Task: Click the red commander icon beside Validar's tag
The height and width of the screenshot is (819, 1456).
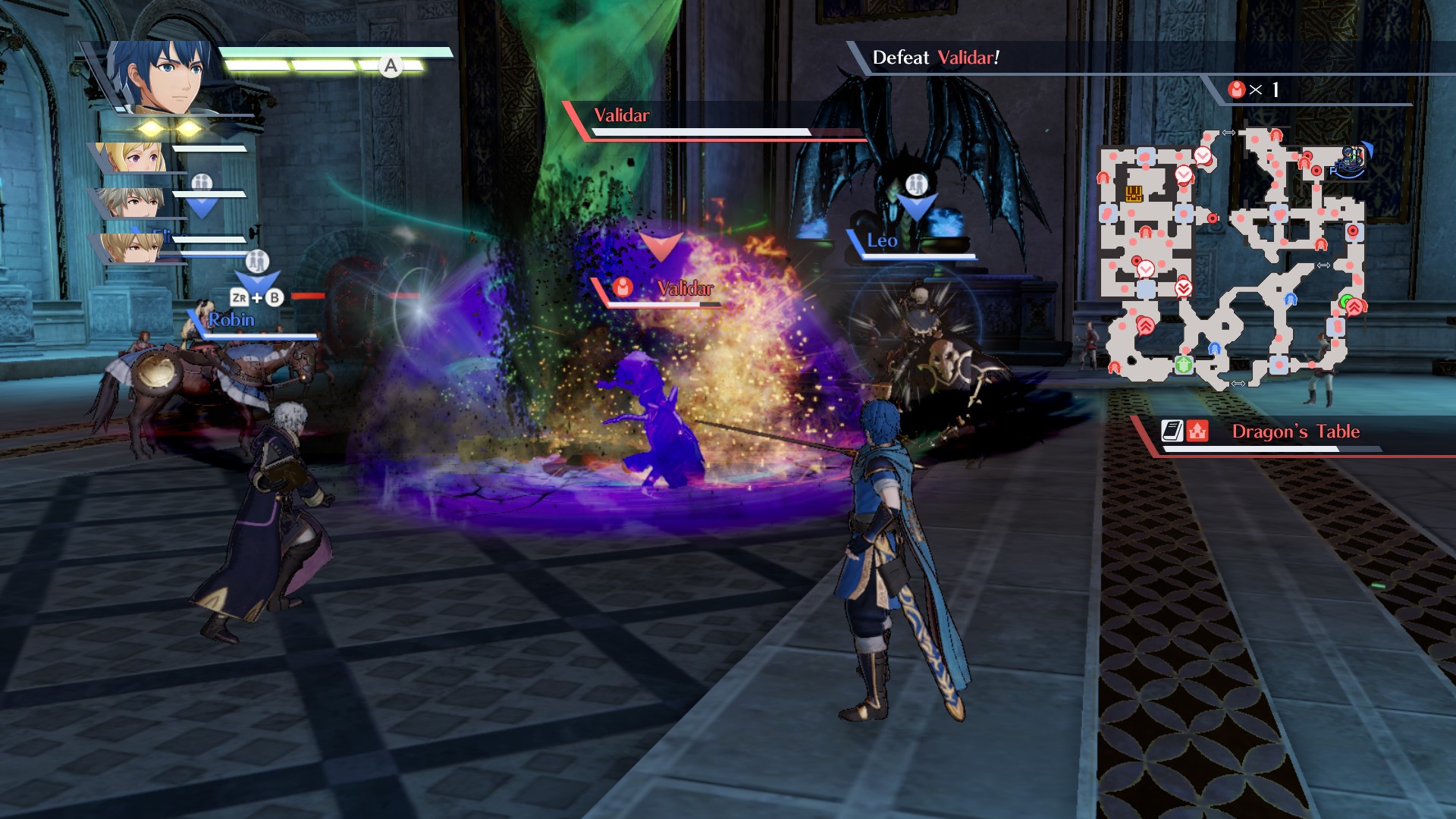Action: [623, 287]
